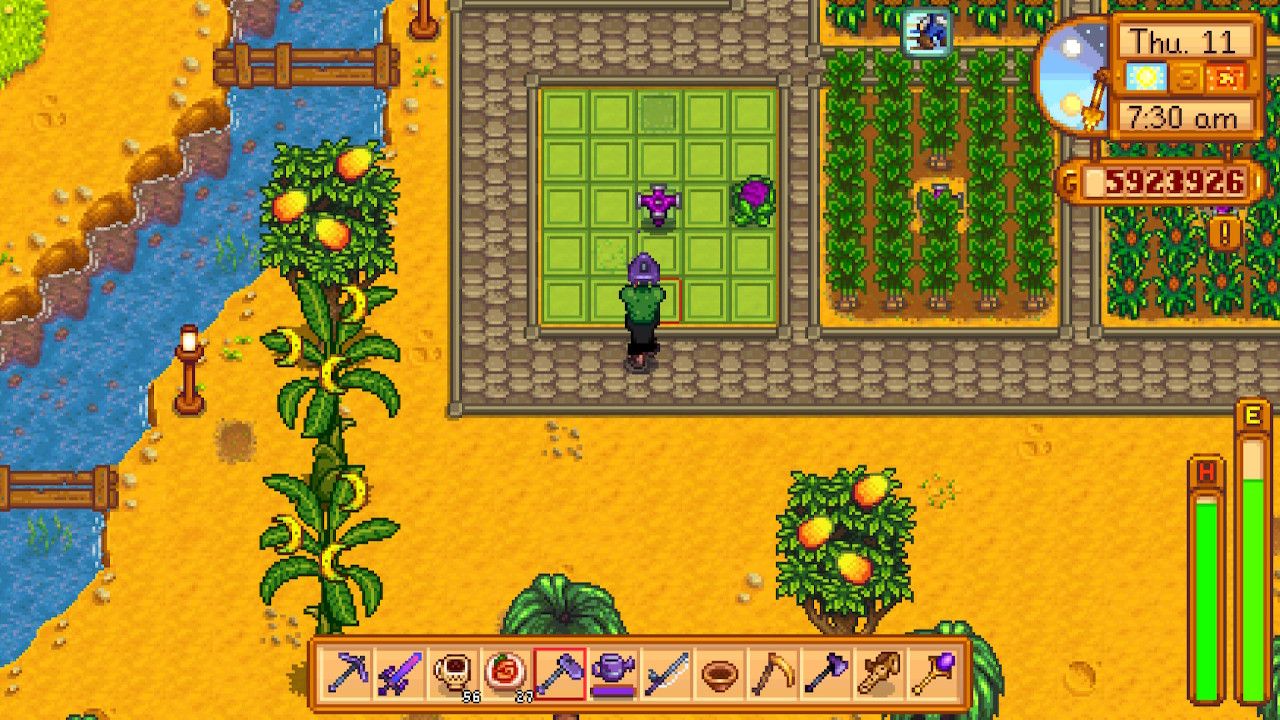Select the coffee cup stack of 56
This screenshot has height=720, width=1280.
[452, 672]
